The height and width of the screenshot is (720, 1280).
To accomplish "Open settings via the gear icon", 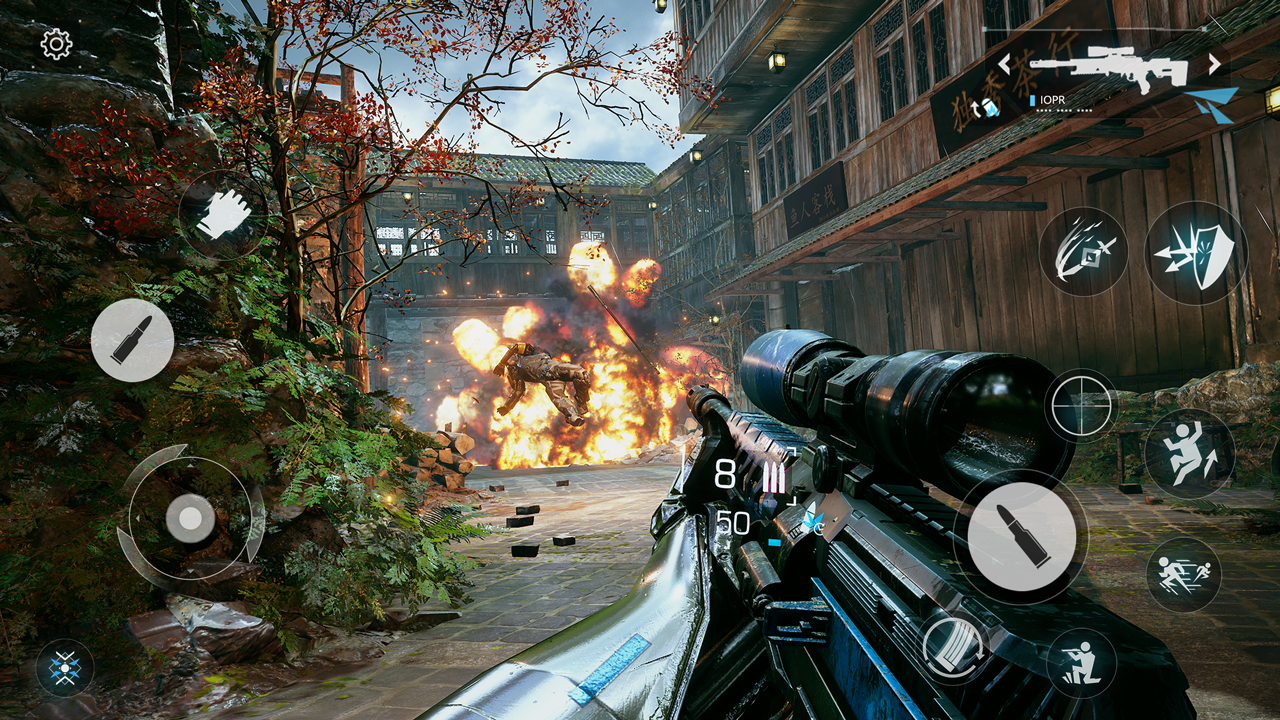I will 56,44.
